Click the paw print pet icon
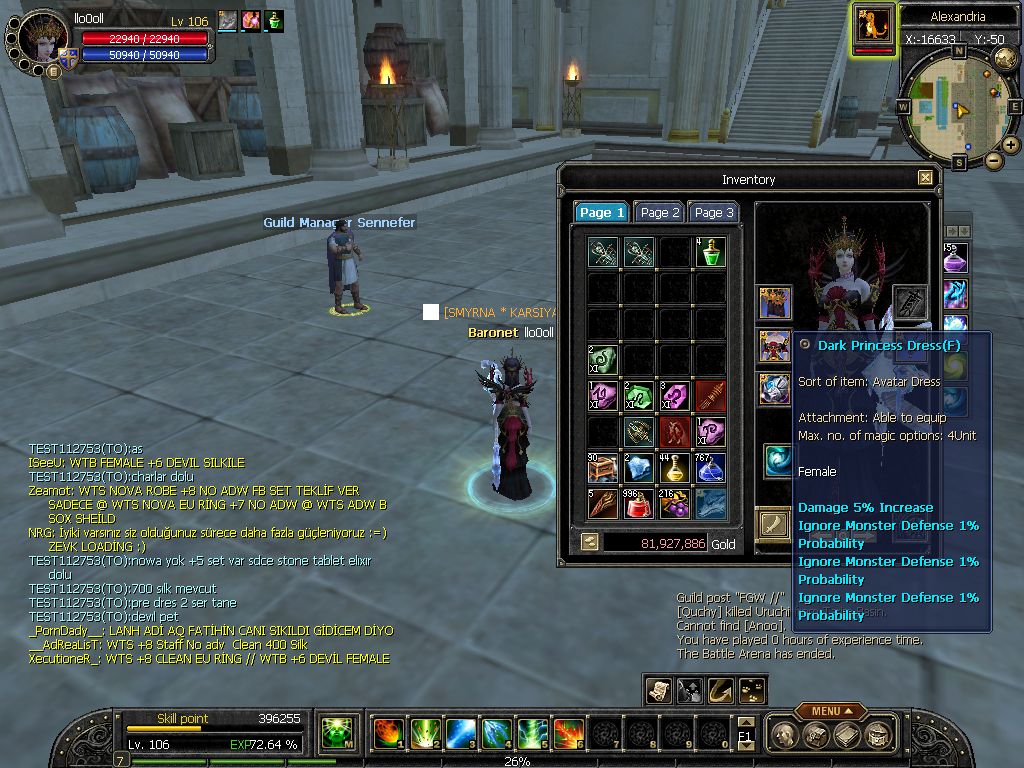The image size is (1024, 768). pyautogui.click(x=750, y=690)
